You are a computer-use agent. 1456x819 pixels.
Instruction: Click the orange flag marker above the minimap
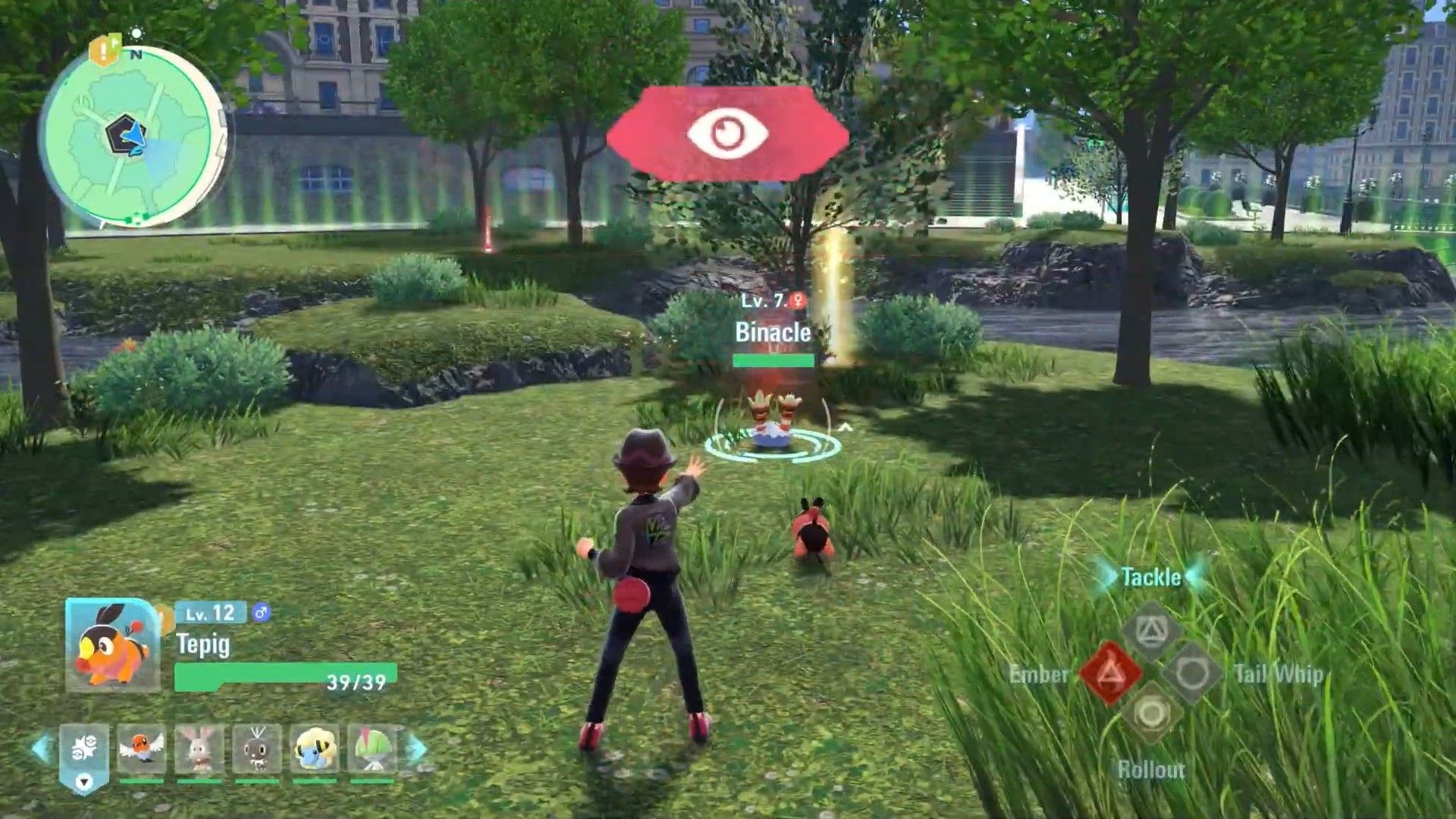coord(104,50)
